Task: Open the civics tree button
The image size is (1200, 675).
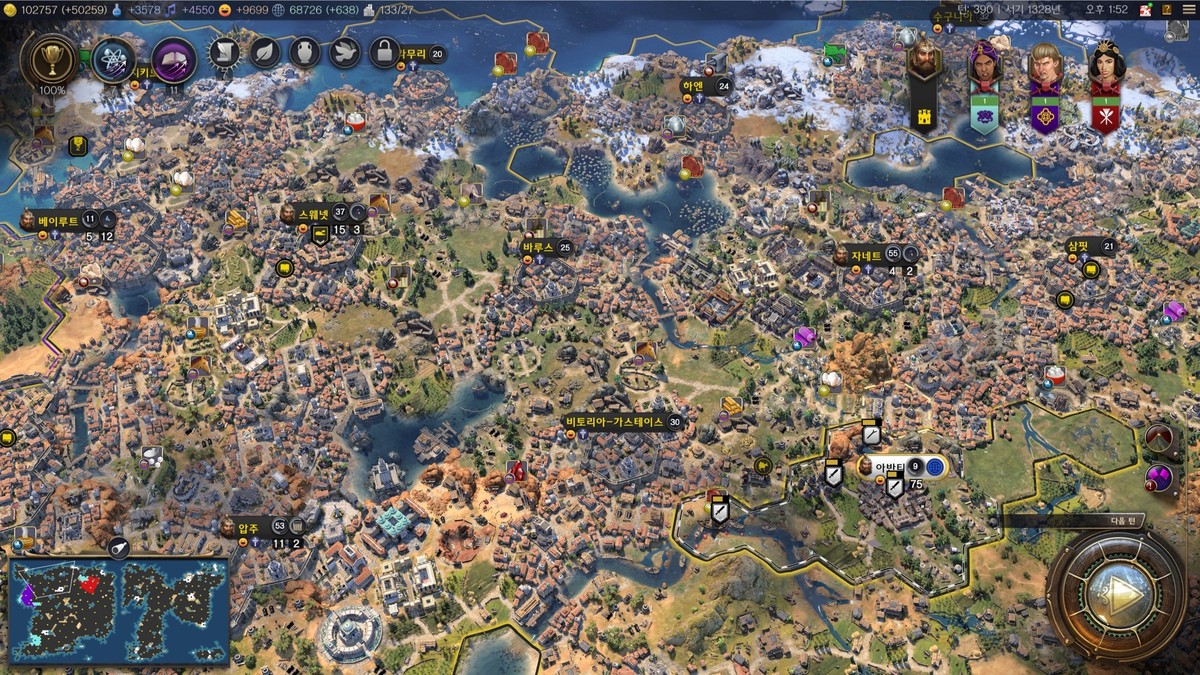Action: 173,61
